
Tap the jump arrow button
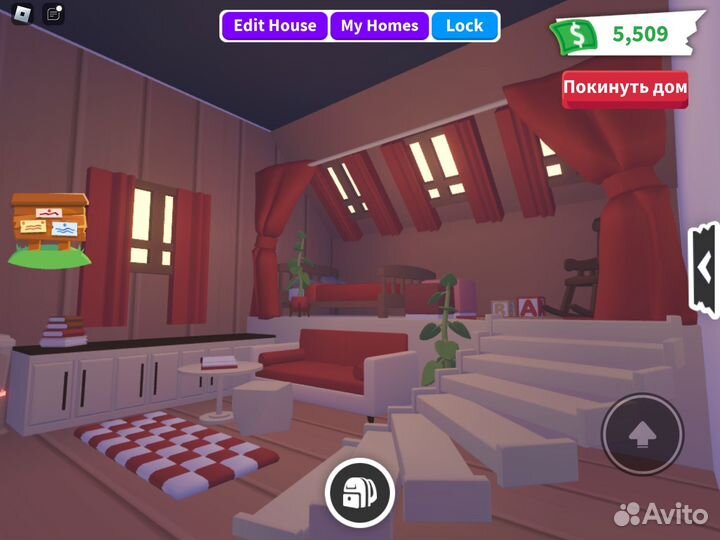pos(642,435)
